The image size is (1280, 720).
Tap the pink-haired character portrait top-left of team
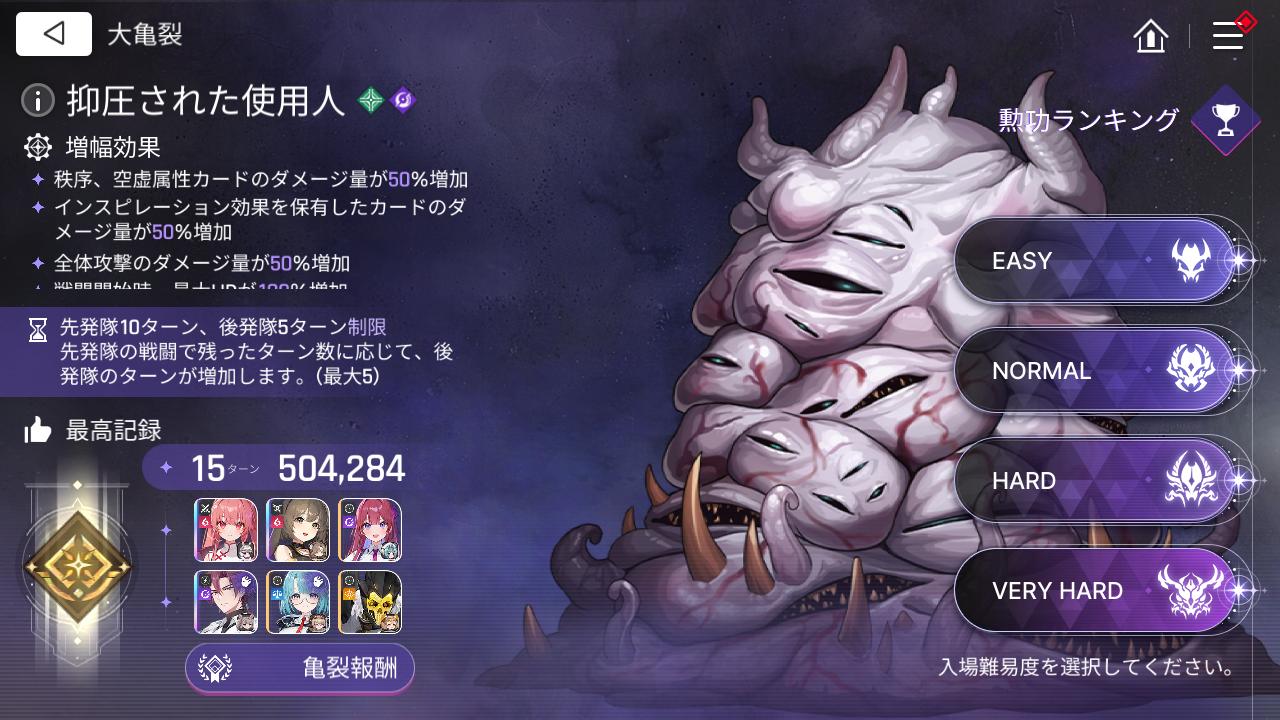tap(226, 530)
